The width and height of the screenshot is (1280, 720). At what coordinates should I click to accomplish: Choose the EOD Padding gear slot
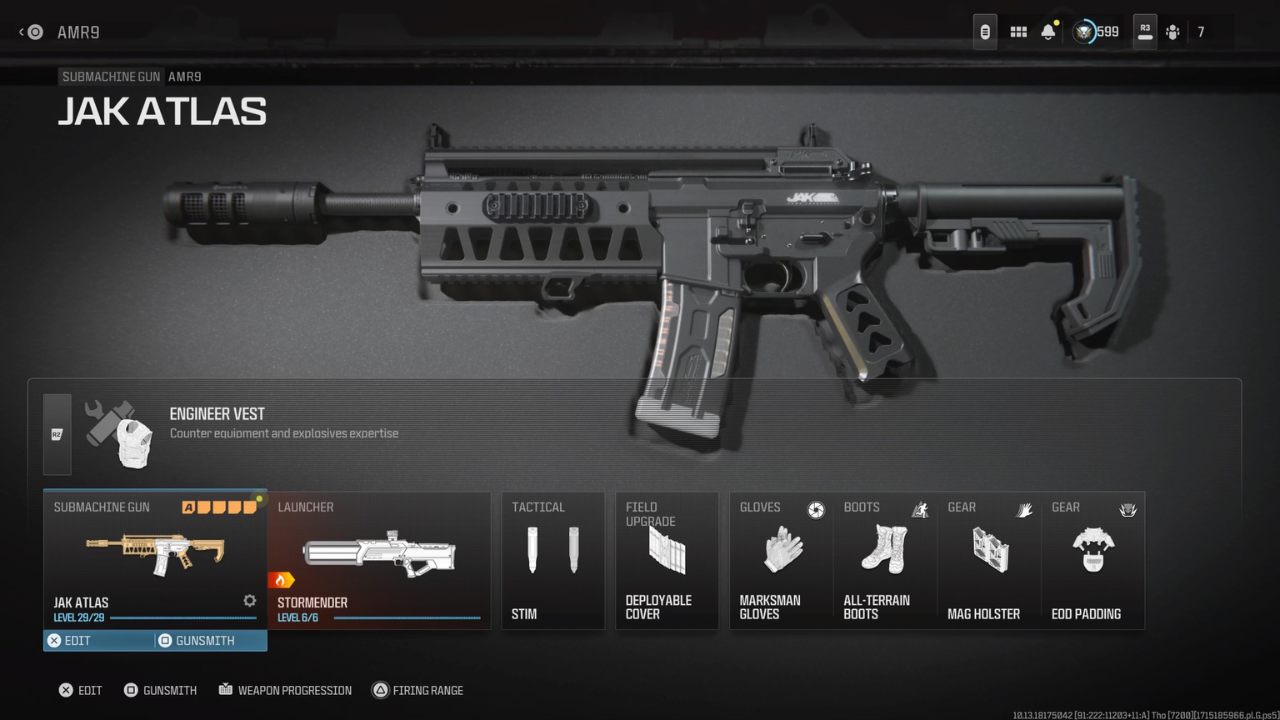point(1093,555)
